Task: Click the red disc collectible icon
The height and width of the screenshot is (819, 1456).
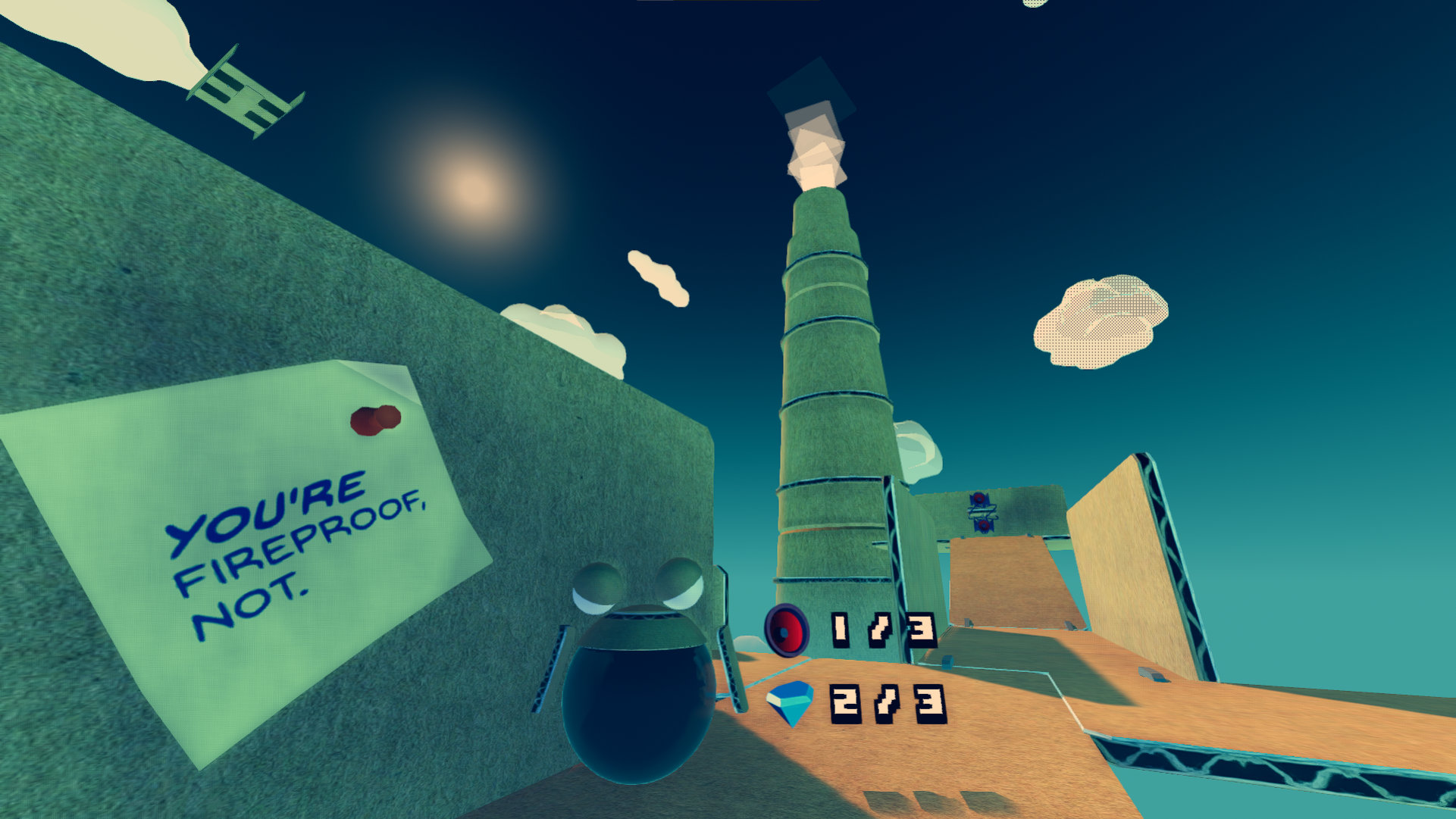Action: [787, 630]
